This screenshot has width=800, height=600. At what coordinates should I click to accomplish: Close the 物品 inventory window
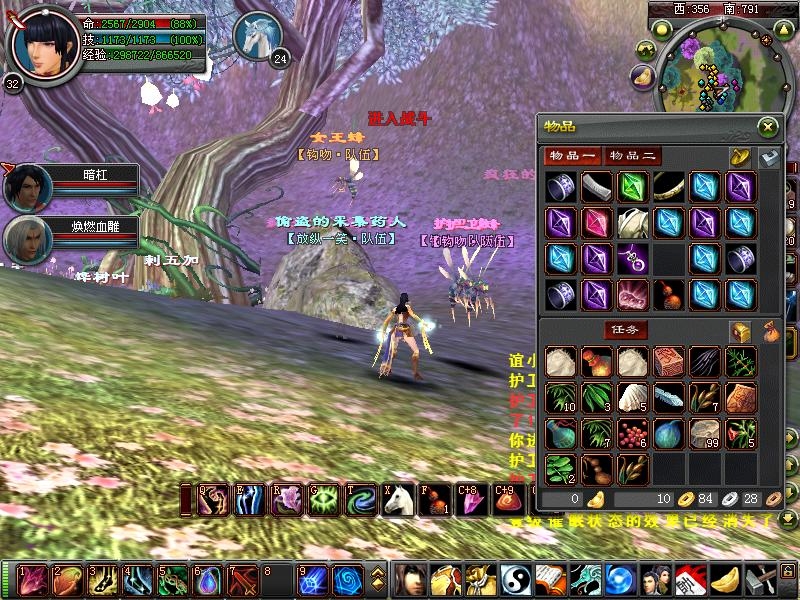767,127
